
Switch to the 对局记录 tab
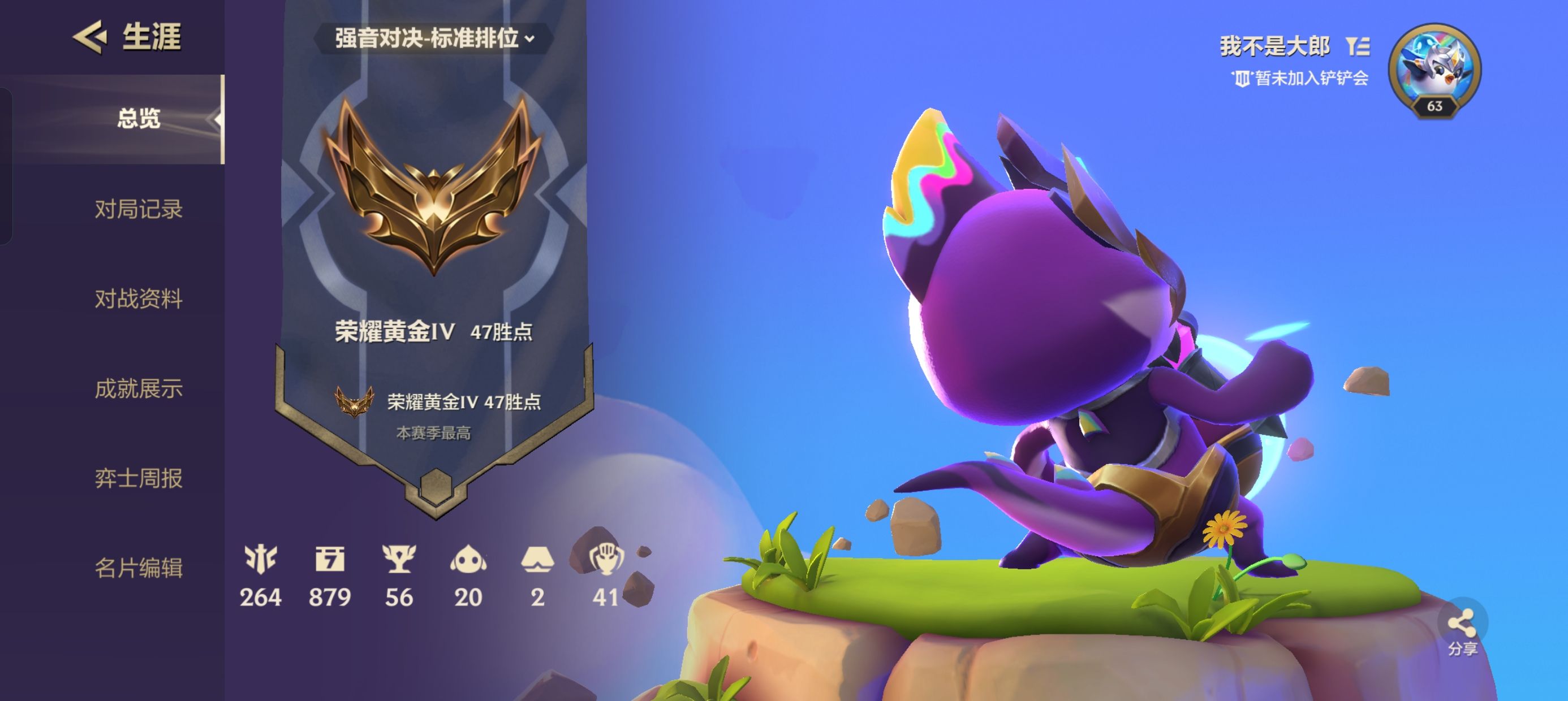pos(137,209)
